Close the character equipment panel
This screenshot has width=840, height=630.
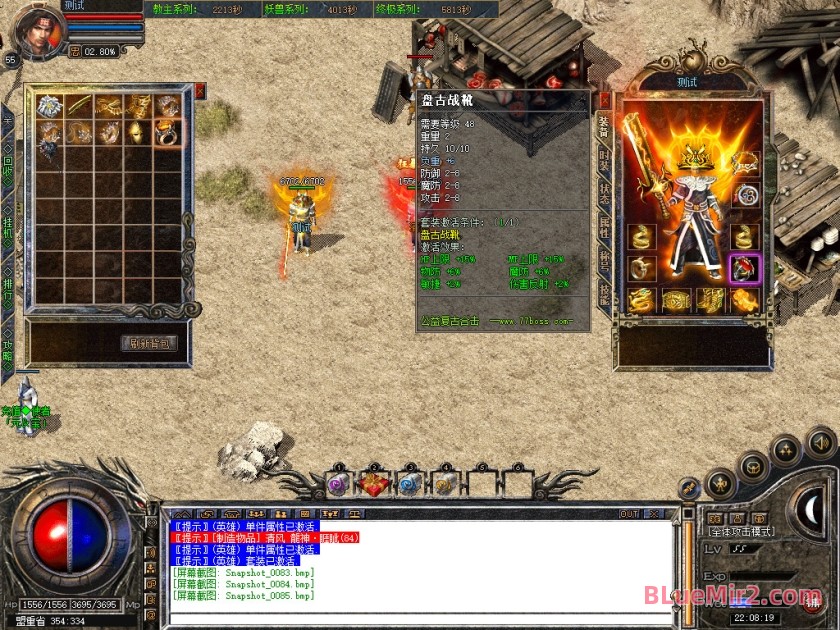(604, 100)
